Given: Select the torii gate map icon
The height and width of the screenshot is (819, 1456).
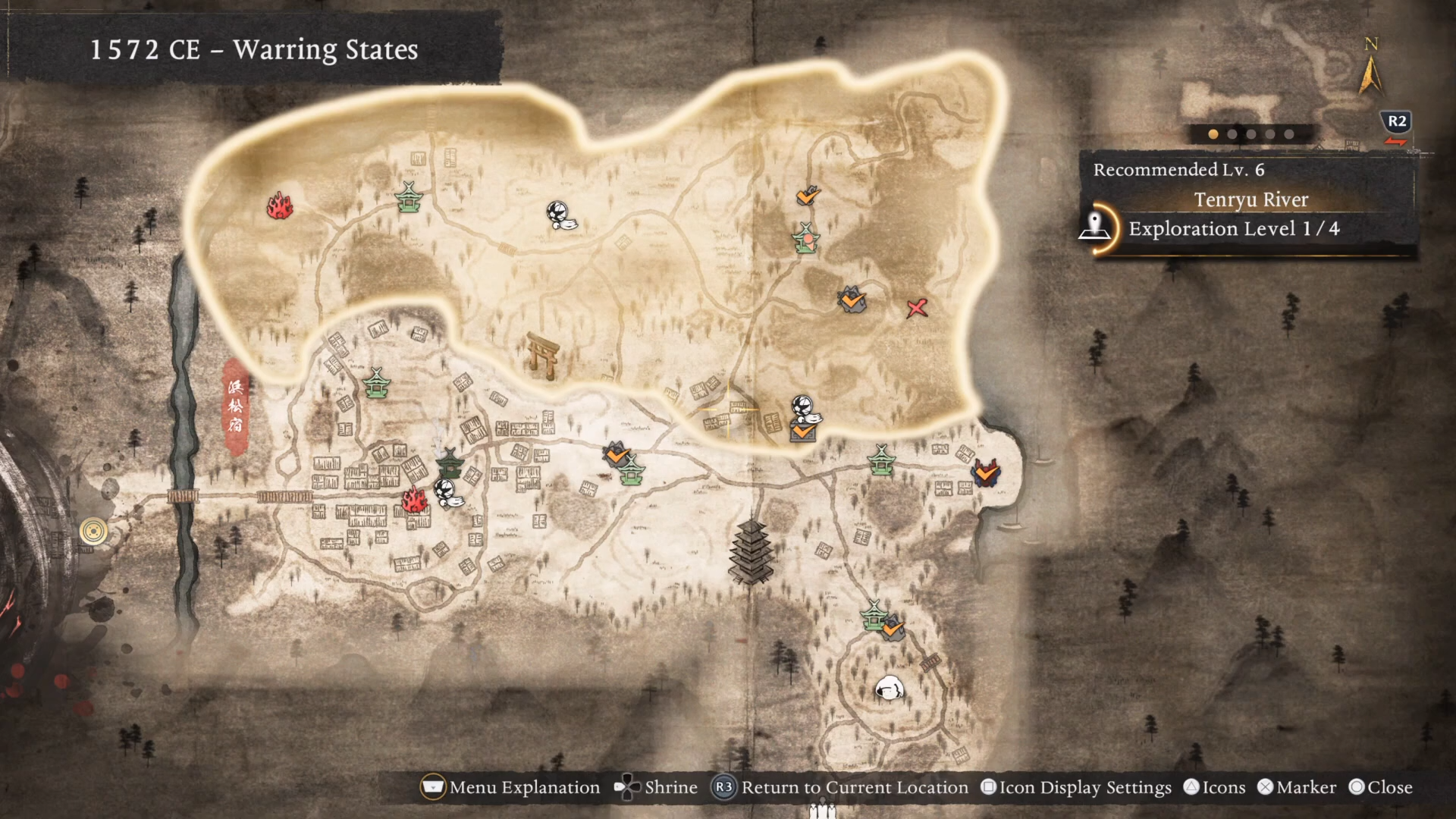Looking at the screenshot, I should point(543,355).
